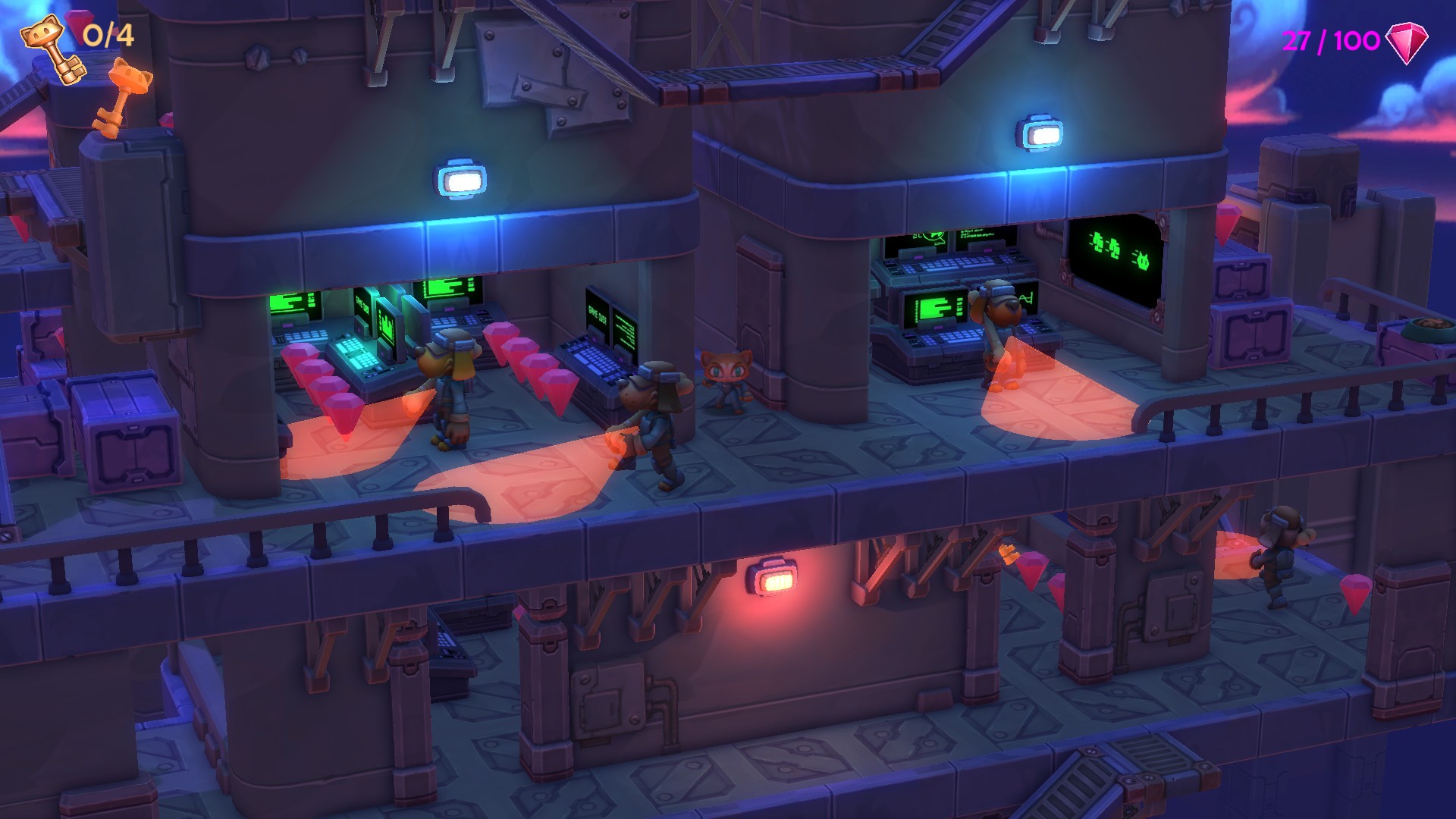
Task: Select the red warning light on the lower floor
Action: pos(771,579)
